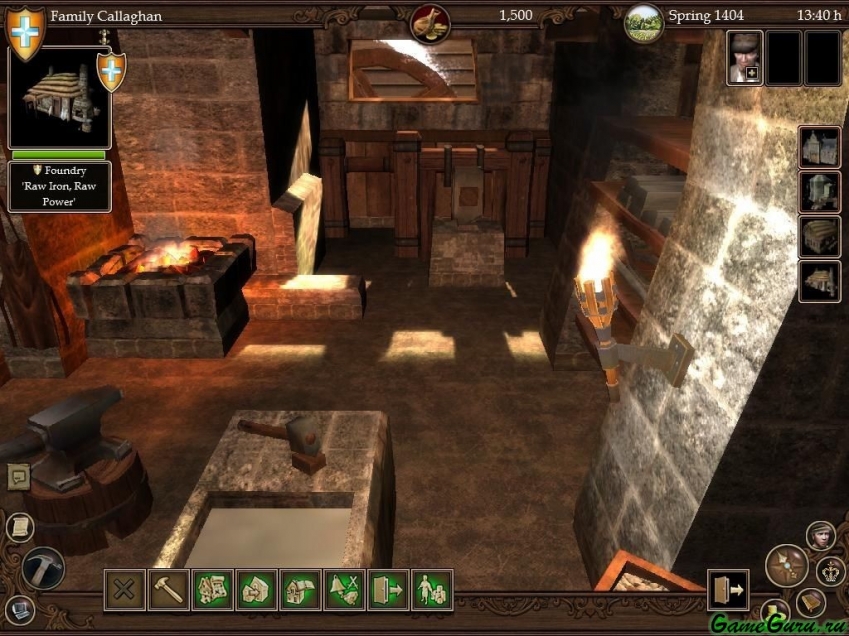Open the book icon button

coord(811,603)
